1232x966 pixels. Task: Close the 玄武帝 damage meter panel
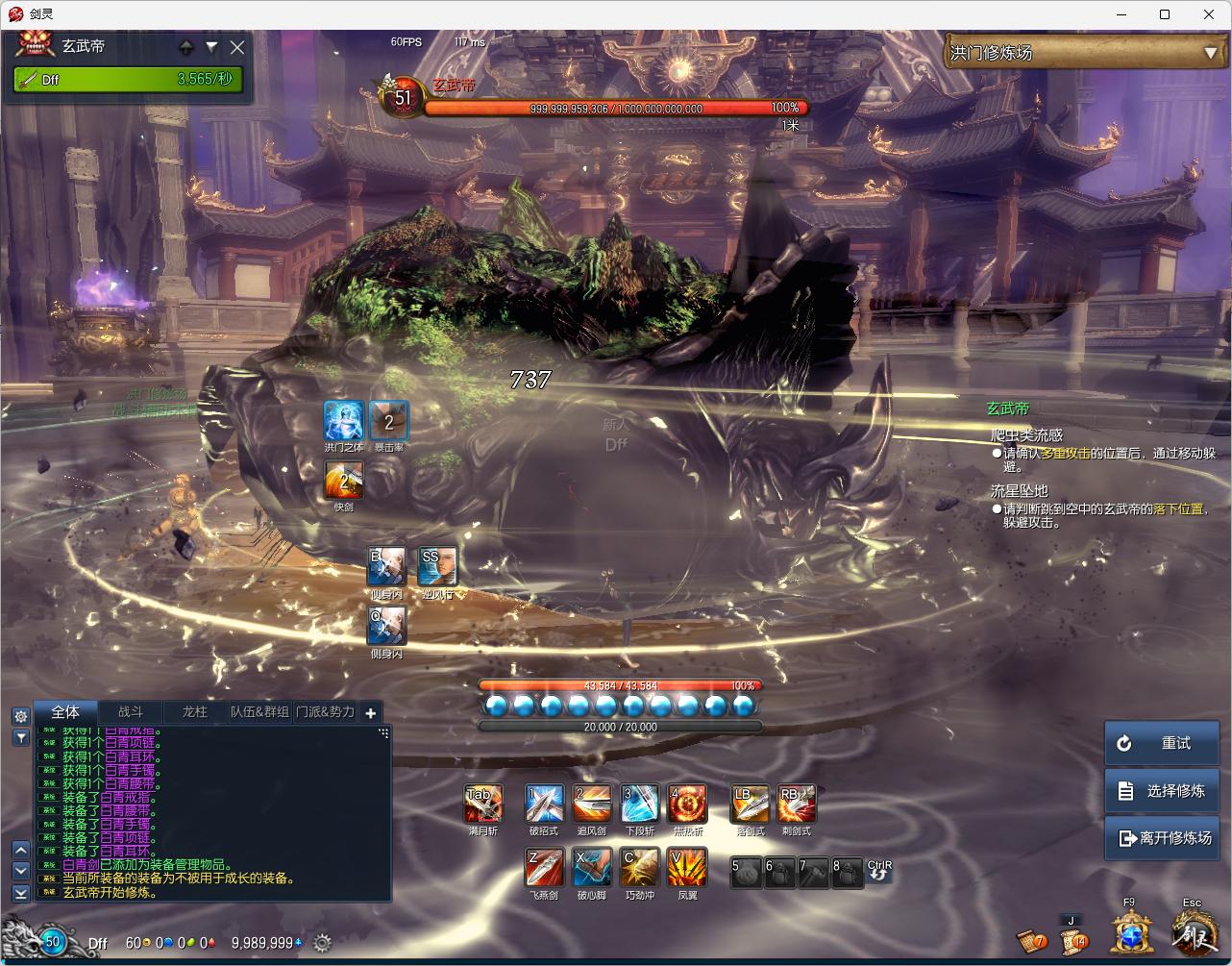(237, 47)
